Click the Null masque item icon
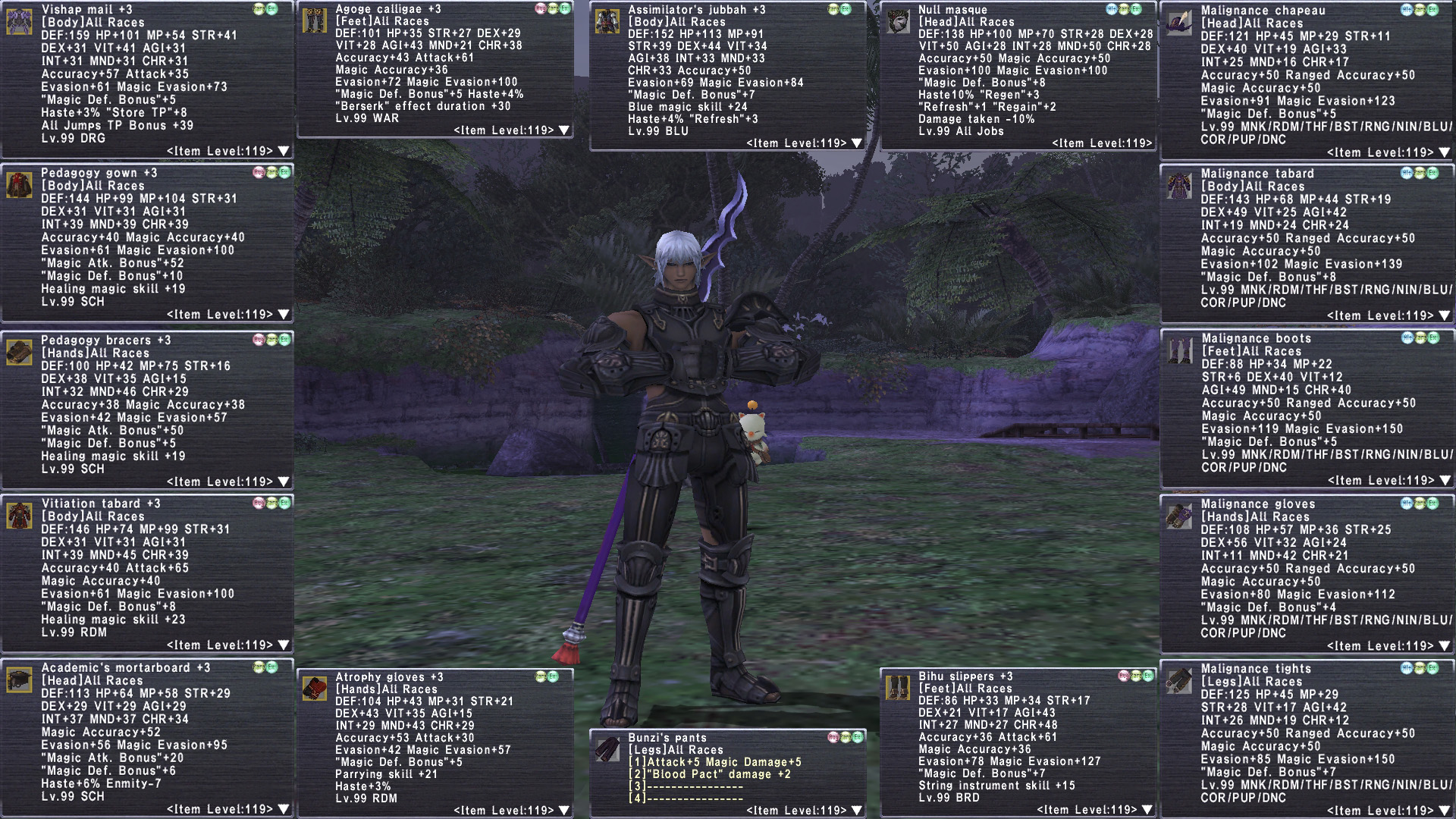The height and width of the screenshot is (819, 1456). pos(898,21)
